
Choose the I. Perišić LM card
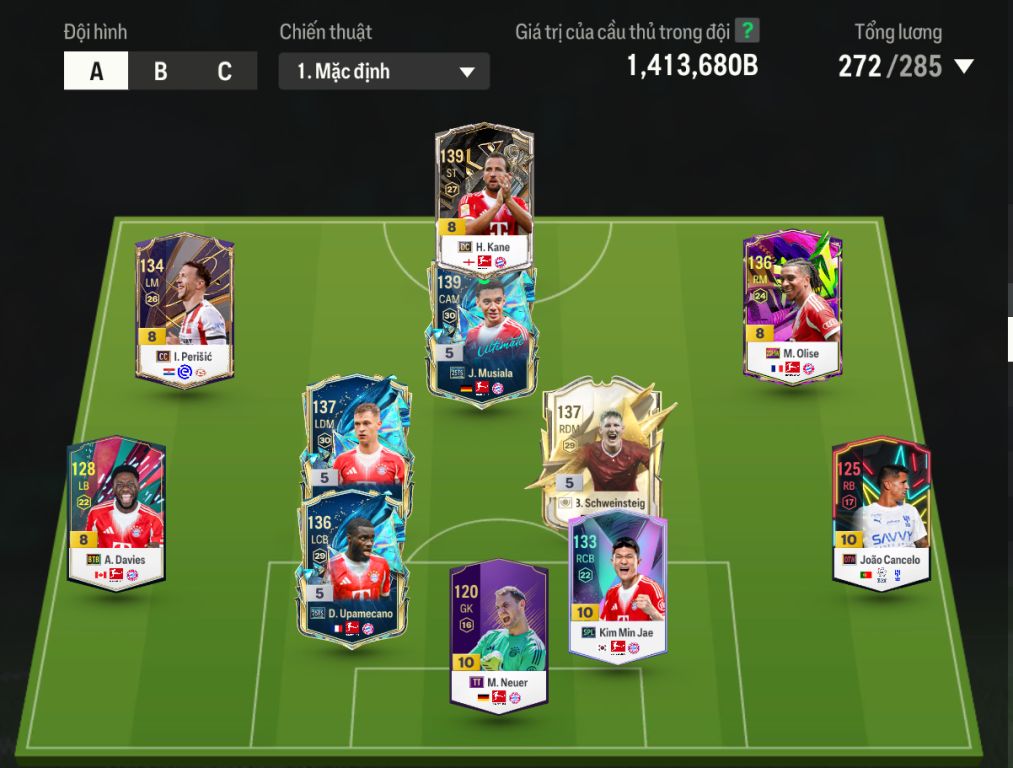[x=185, y=310]
